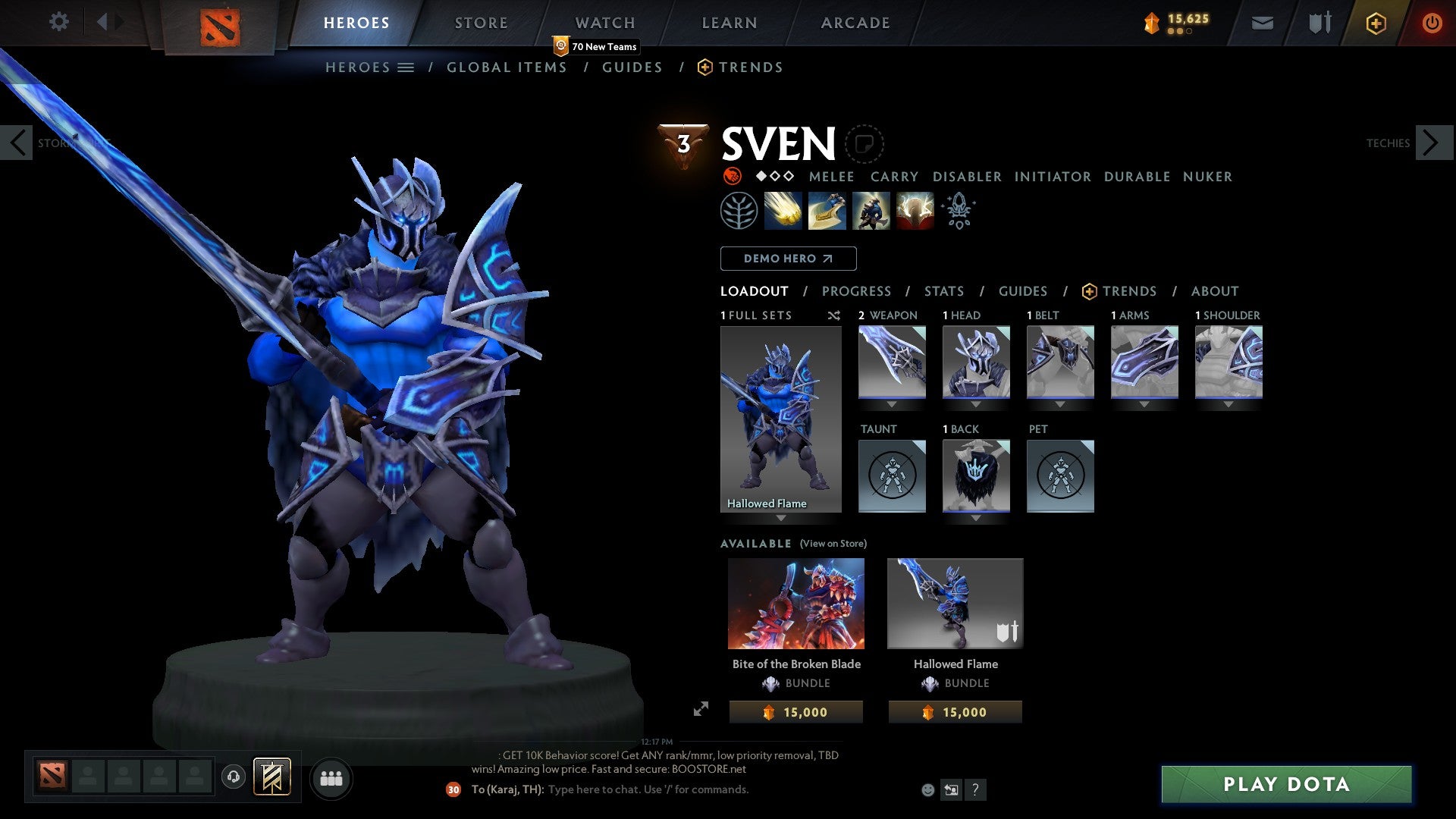This screenshot has width=1456, height=819.
Task: Select the Aghanim's Scepter upgrade icon
Action: (x=957, y=211)
